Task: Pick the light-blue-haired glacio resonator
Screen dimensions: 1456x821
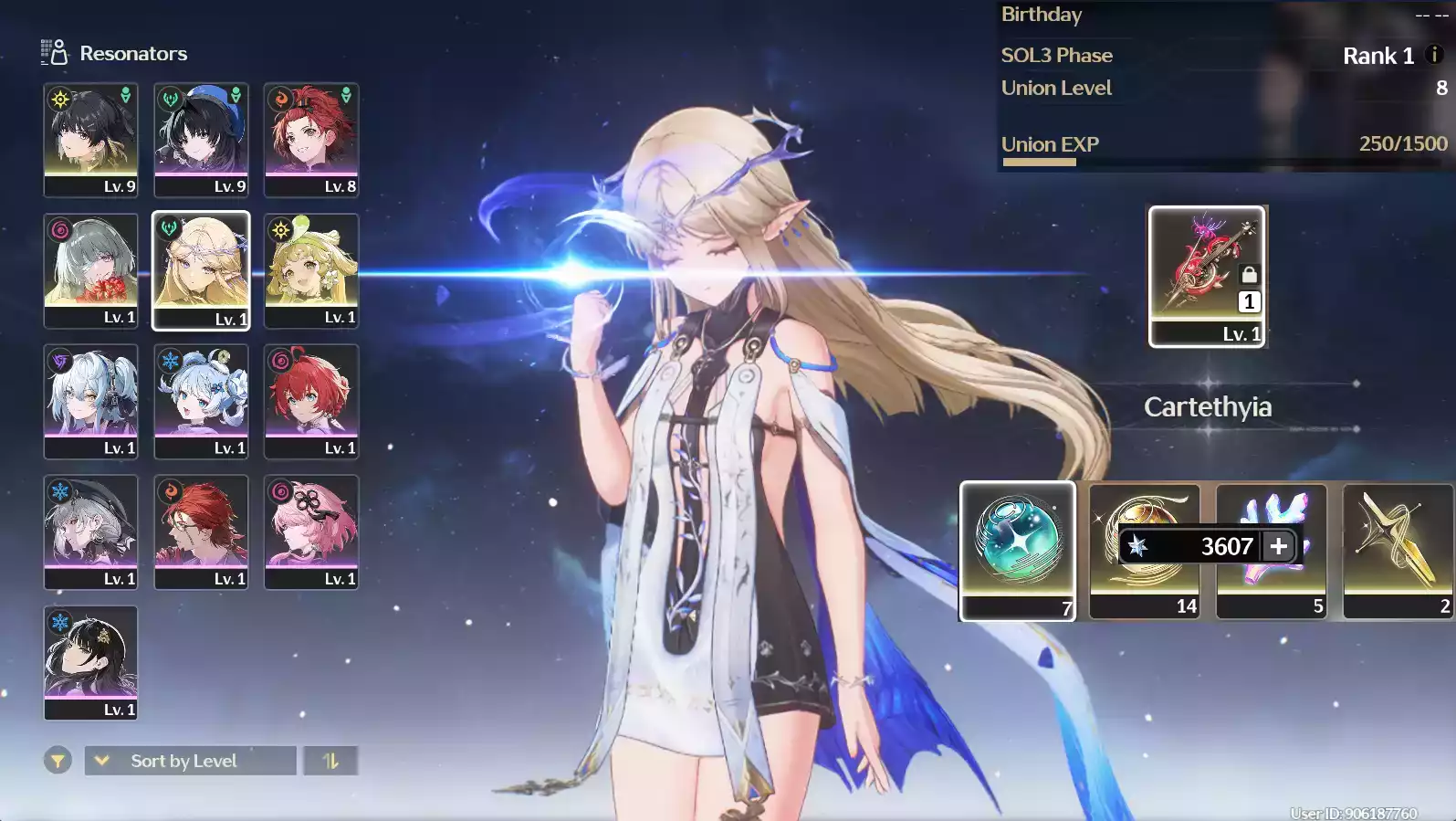Action: (201, 401)
